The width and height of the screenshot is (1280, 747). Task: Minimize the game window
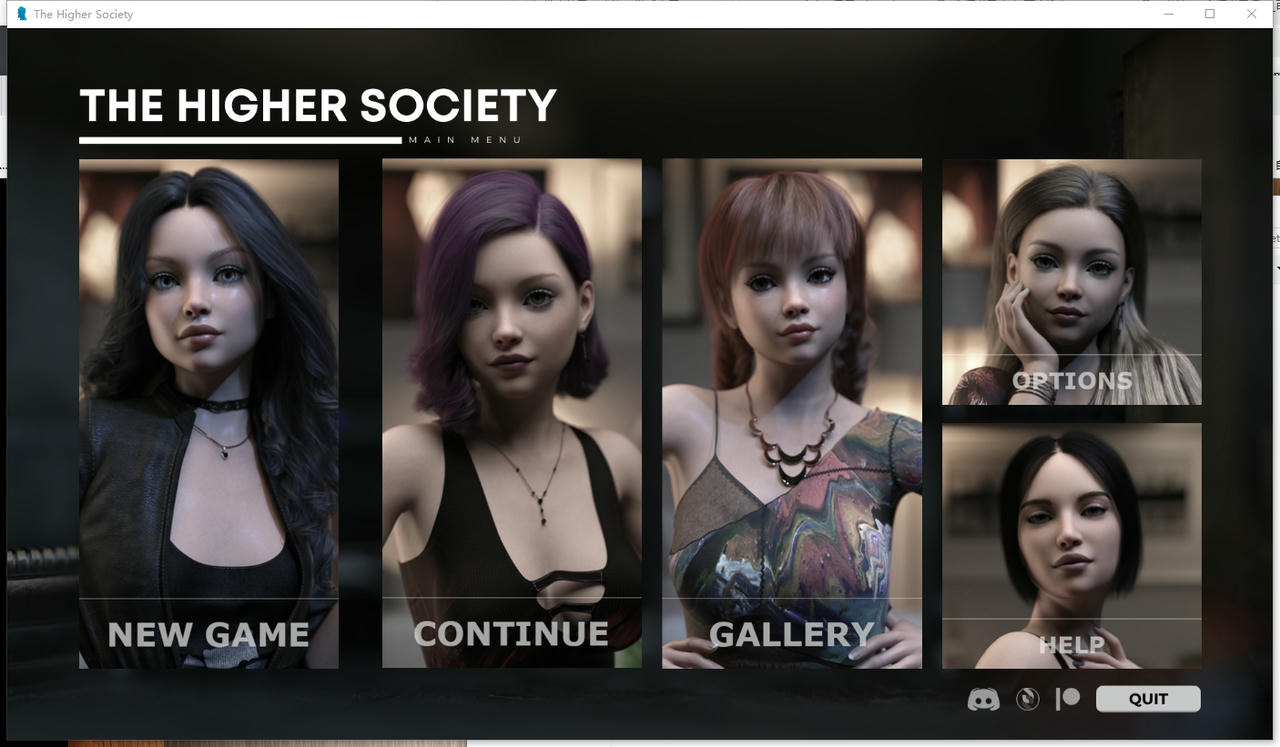coord(1168,14)
